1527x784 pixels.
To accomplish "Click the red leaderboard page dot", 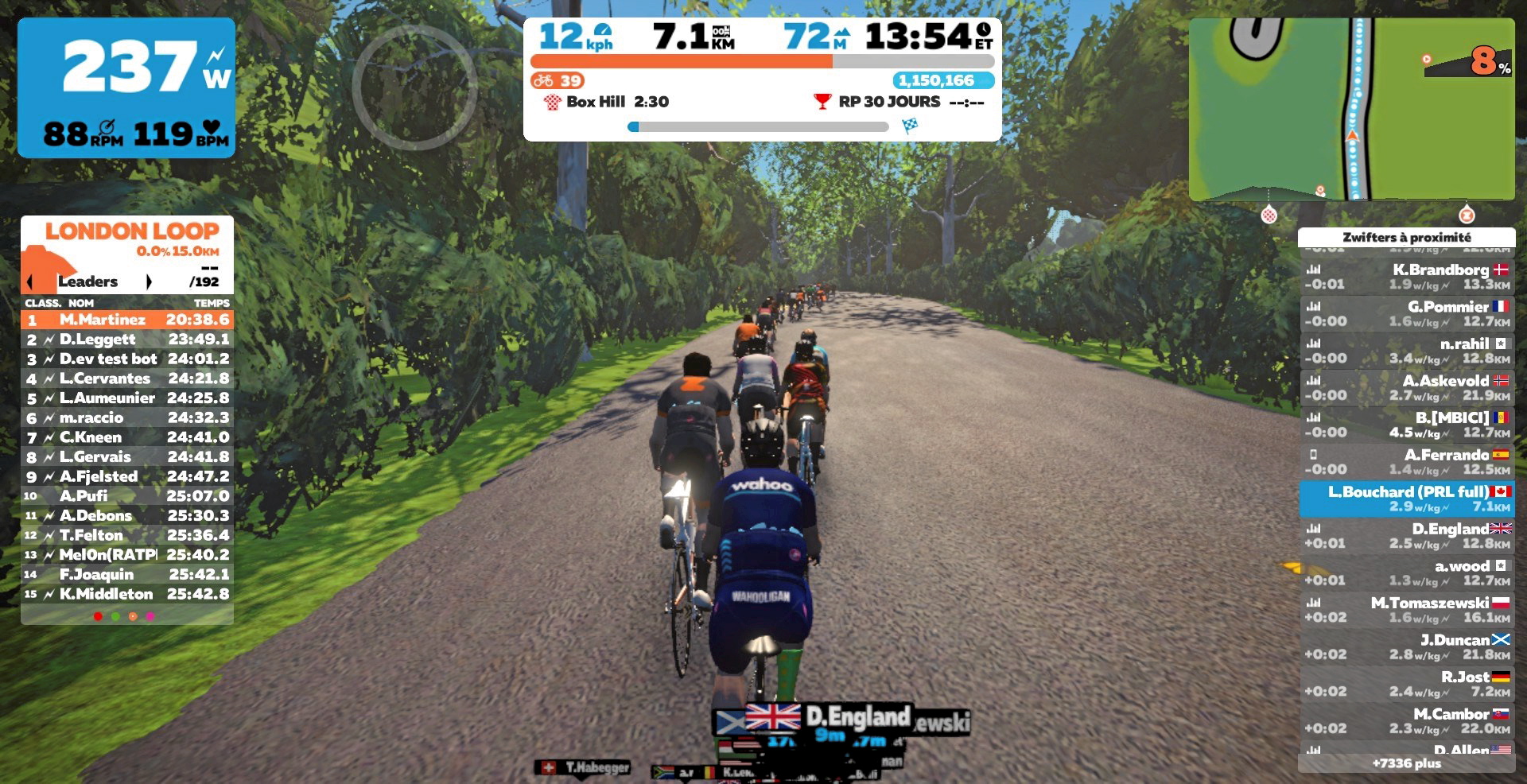I will (98, 616).
